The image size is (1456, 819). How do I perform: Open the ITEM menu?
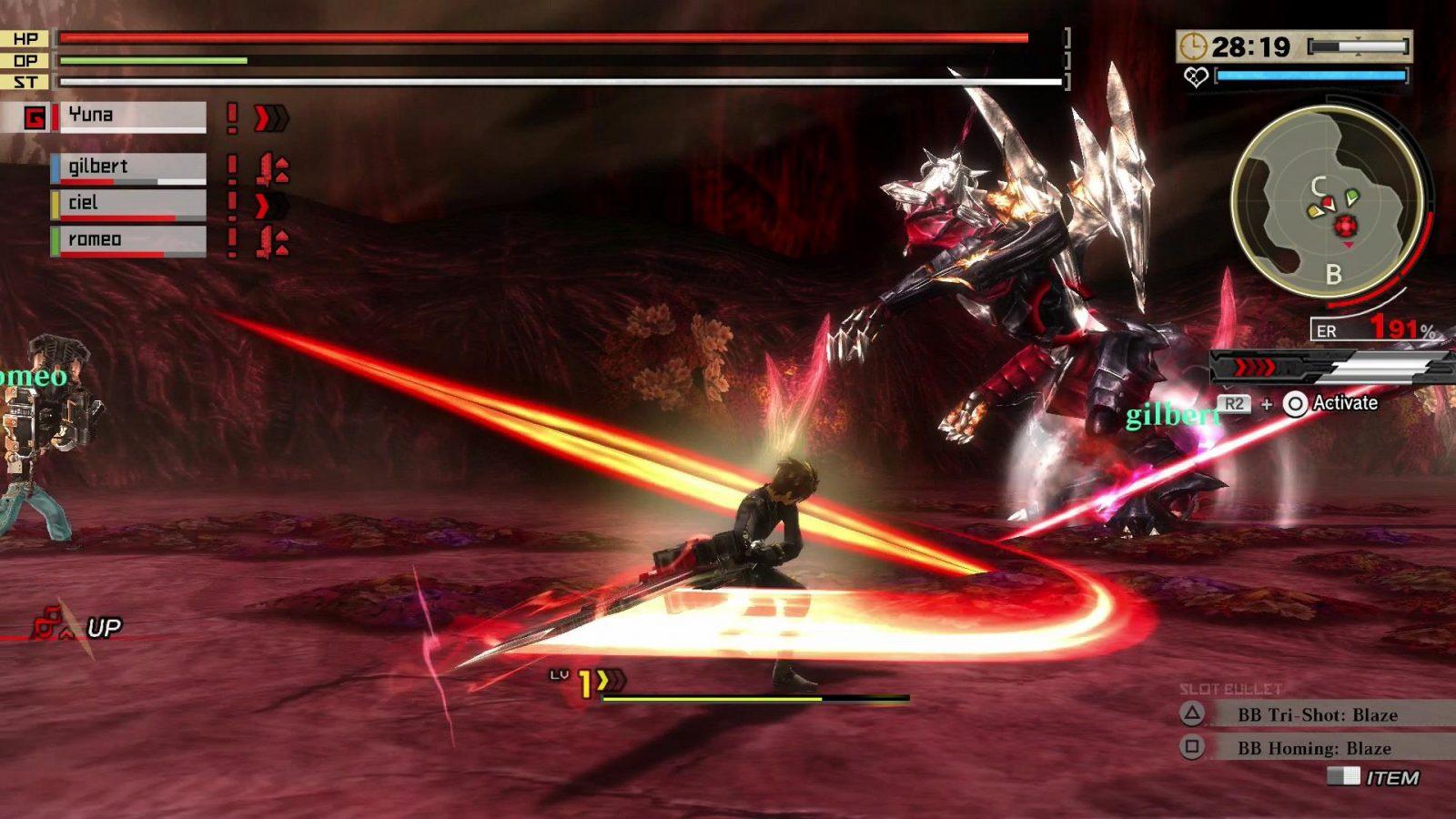(x=1390, y=777)
